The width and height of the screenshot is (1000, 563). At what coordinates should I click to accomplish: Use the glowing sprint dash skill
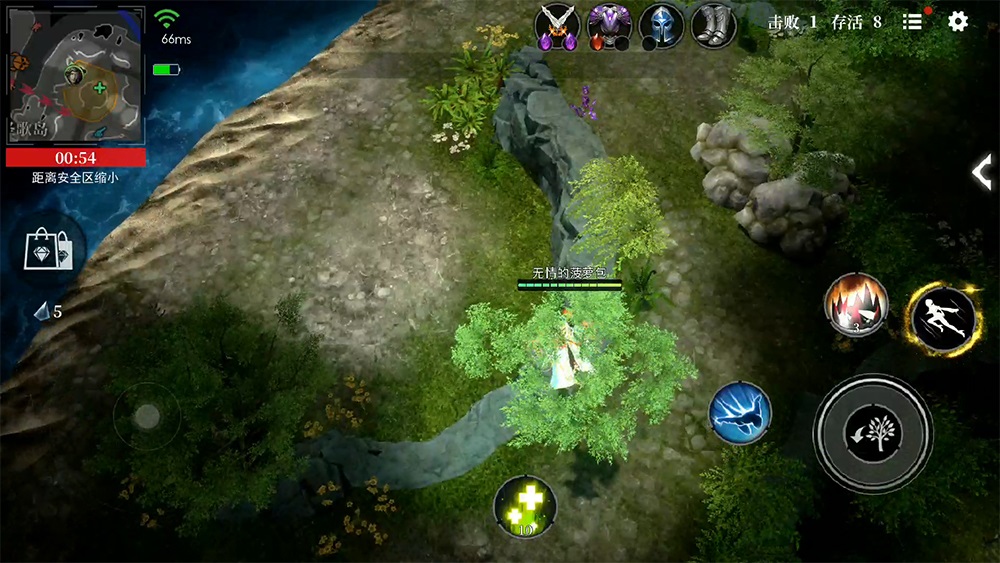tap(942, 318)
